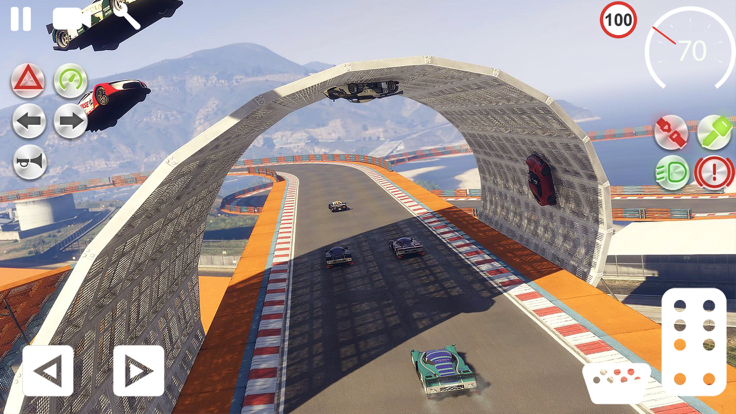Toggle the green flashlight button
The image size is (736, 414).
point(714,131)
